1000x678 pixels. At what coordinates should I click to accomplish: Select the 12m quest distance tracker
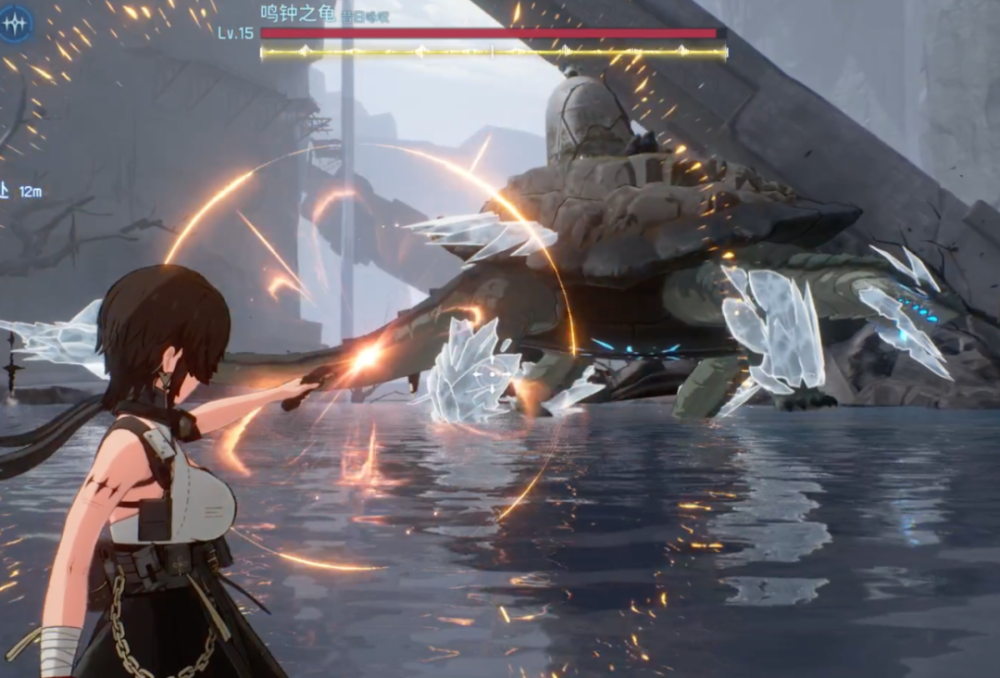pyautogui.click(x=22, y=191)
